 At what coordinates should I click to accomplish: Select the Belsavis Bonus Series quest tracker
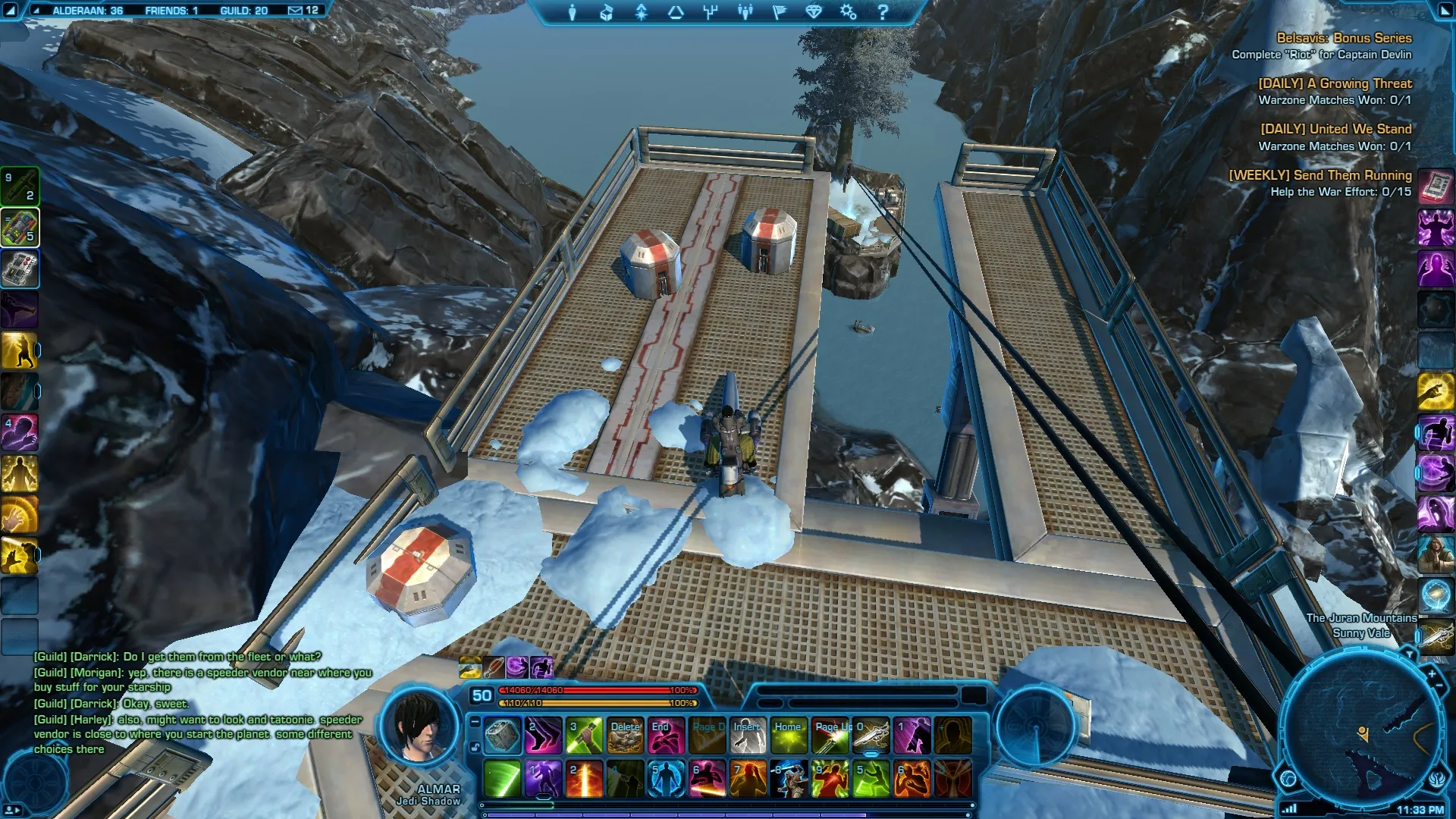1343,38
